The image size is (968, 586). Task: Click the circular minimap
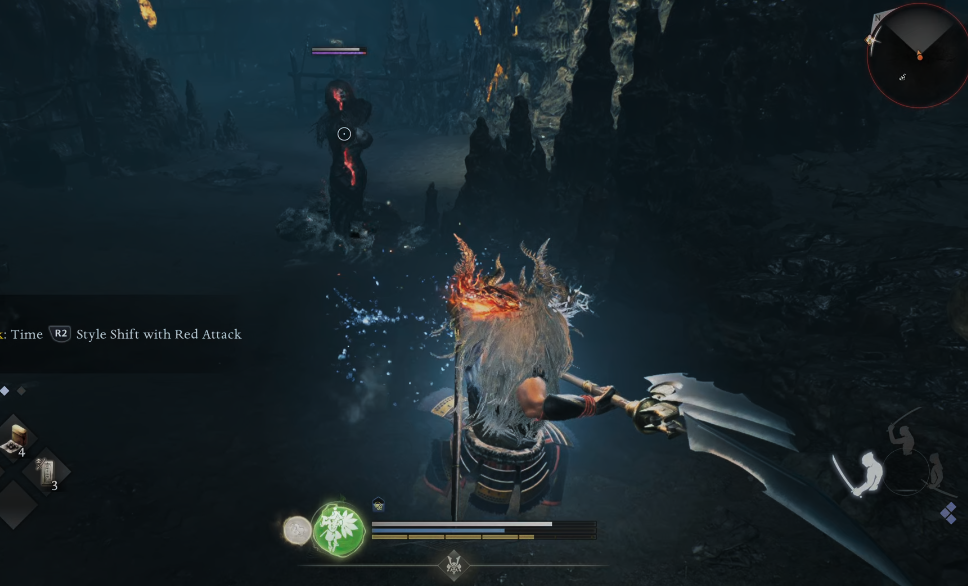coord(917,55)
